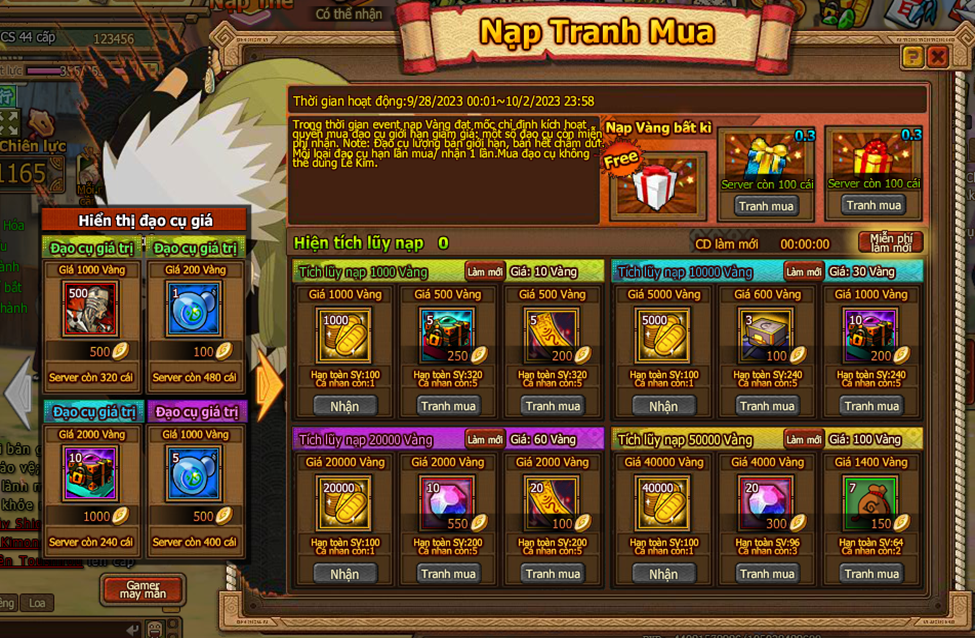Screen dimensions: 975x638
Task: Refresh the Tích lũy nạp 20000 Vàng tier
Action: [x=485, y=440]
